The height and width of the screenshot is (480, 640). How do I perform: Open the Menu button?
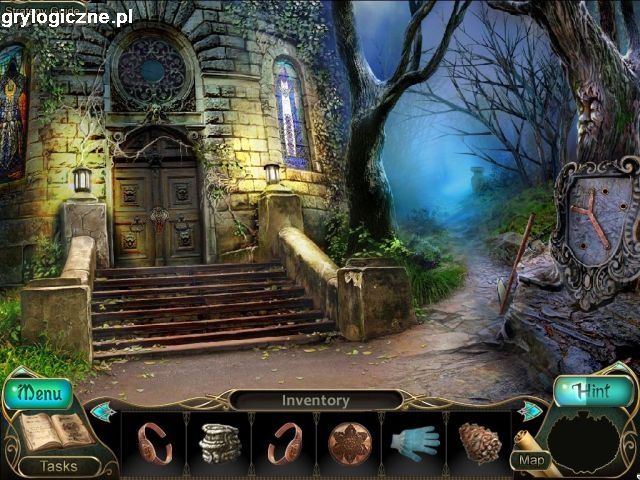(39, 390)
